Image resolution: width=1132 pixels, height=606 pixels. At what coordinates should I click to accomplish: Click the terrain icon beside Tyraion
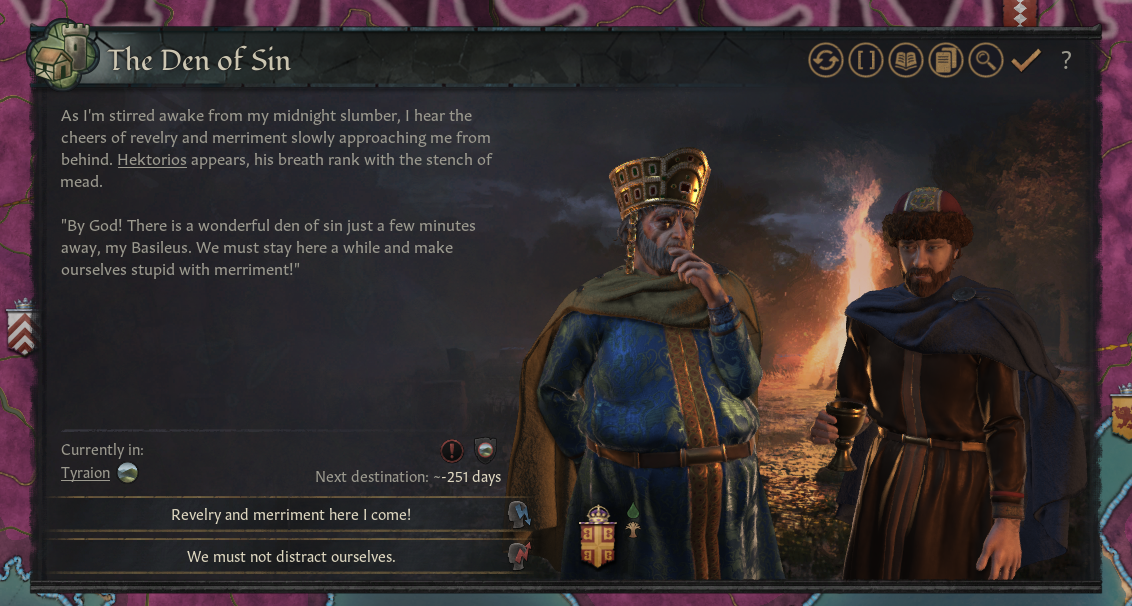tap(127, 473)
